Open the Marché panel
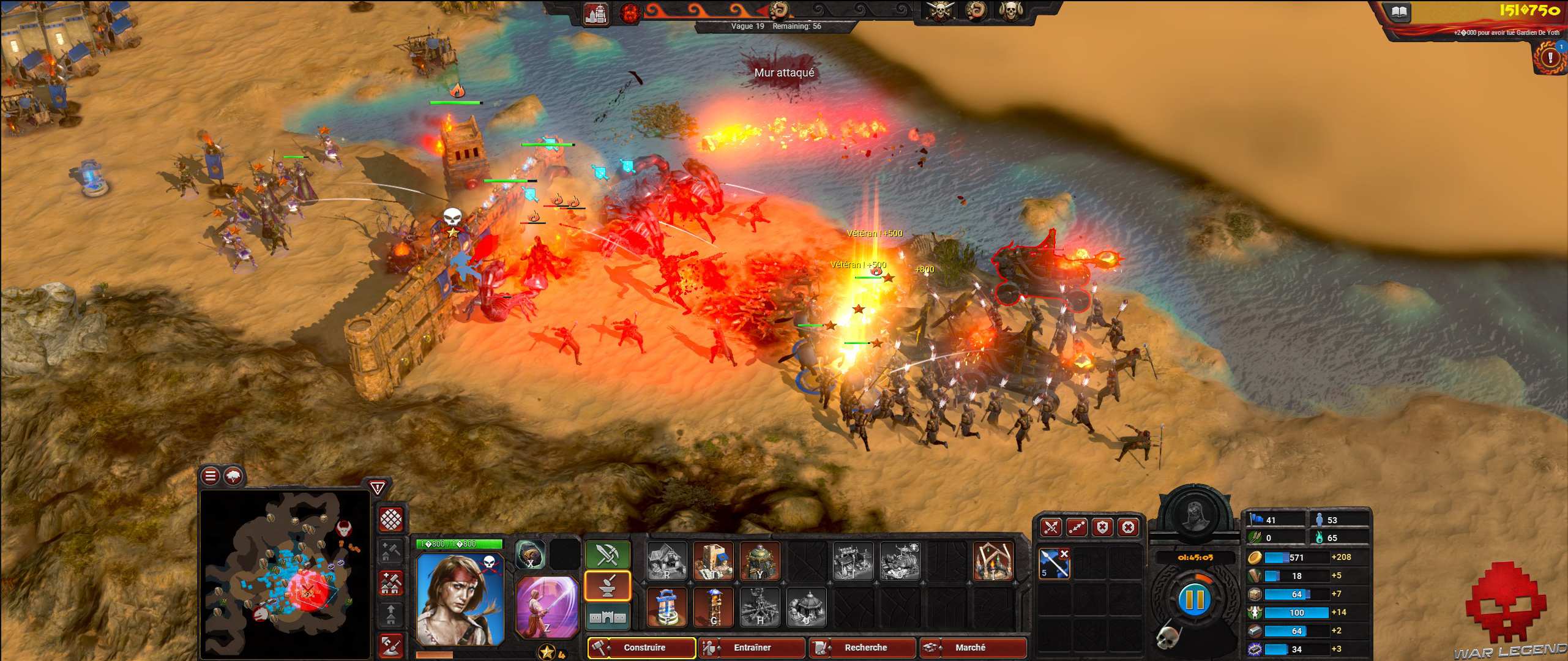Screen dimensions: 1568x661 [x=975, y=647]
